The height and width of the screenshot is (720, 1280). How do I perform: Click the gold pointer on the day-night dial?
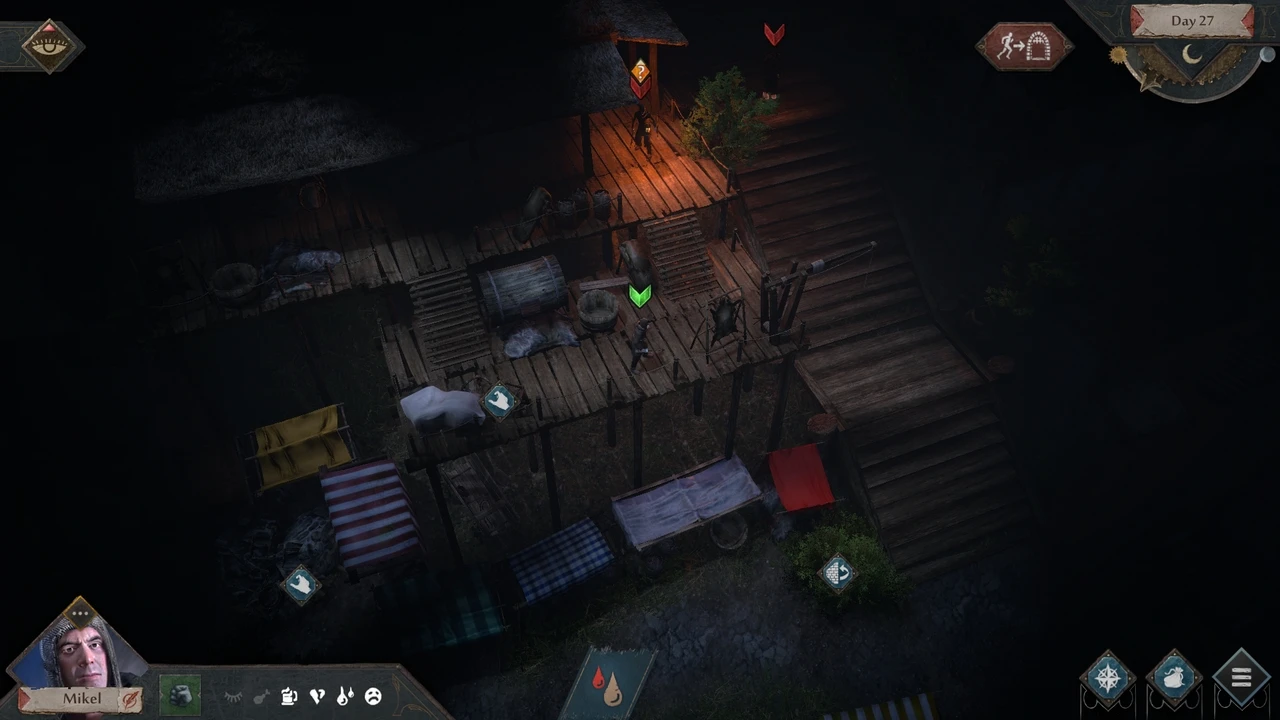tap(1150, 80)
